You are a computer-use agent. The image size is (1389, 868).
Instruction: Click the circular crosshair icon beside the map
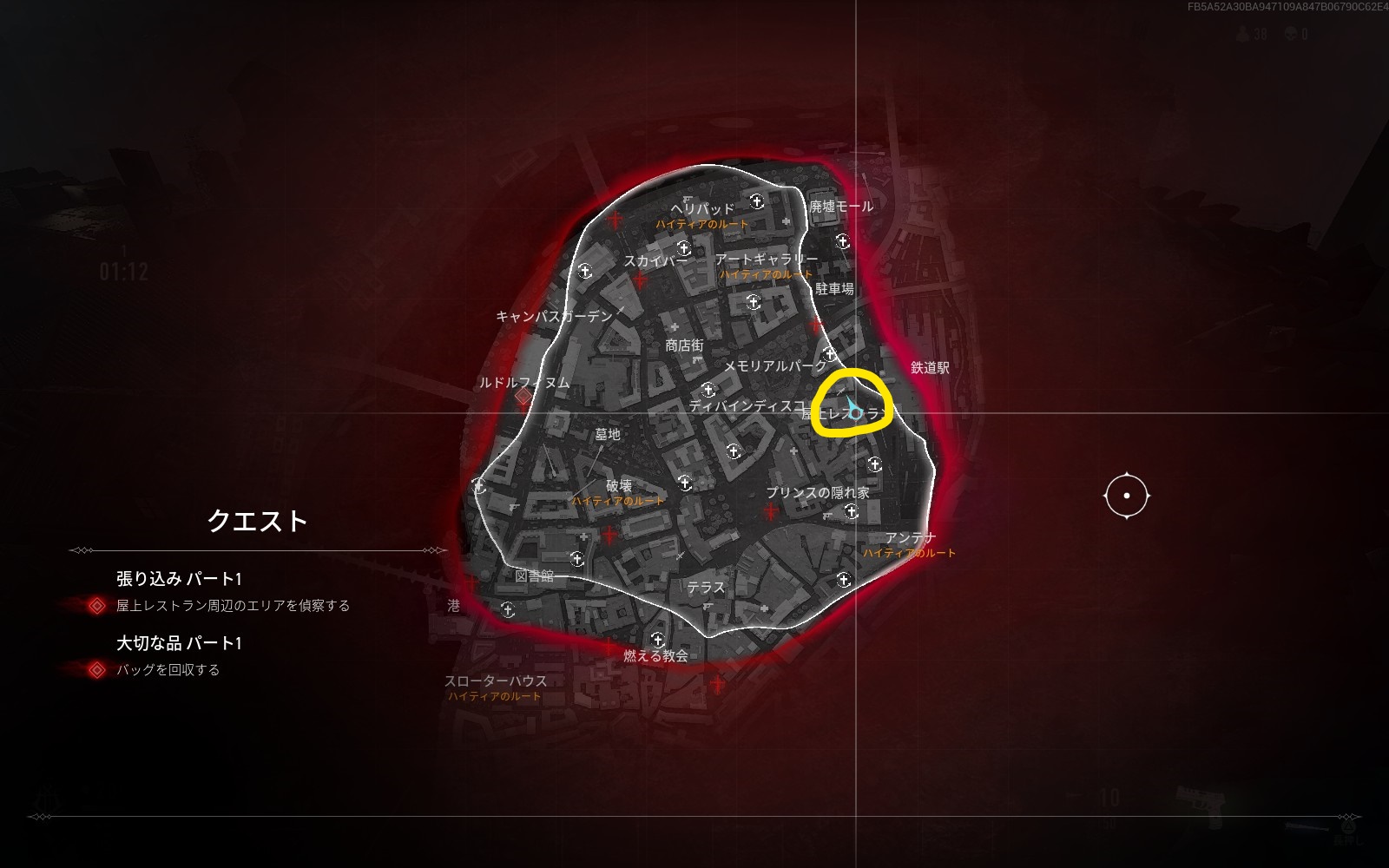1127,496
